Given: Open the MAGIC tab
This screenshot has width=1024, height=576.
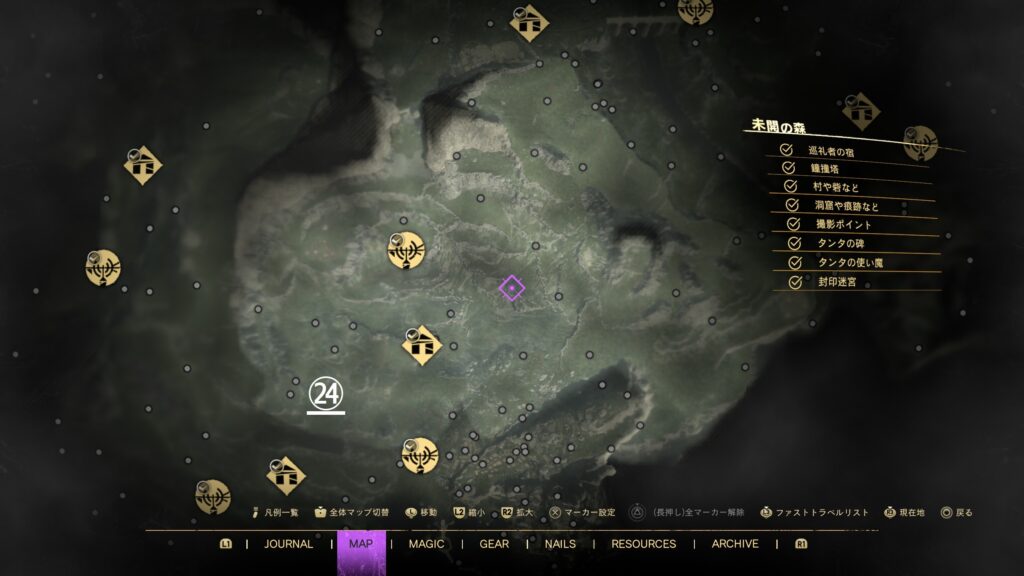Looking at the screenshot, I should click(426, 544).
